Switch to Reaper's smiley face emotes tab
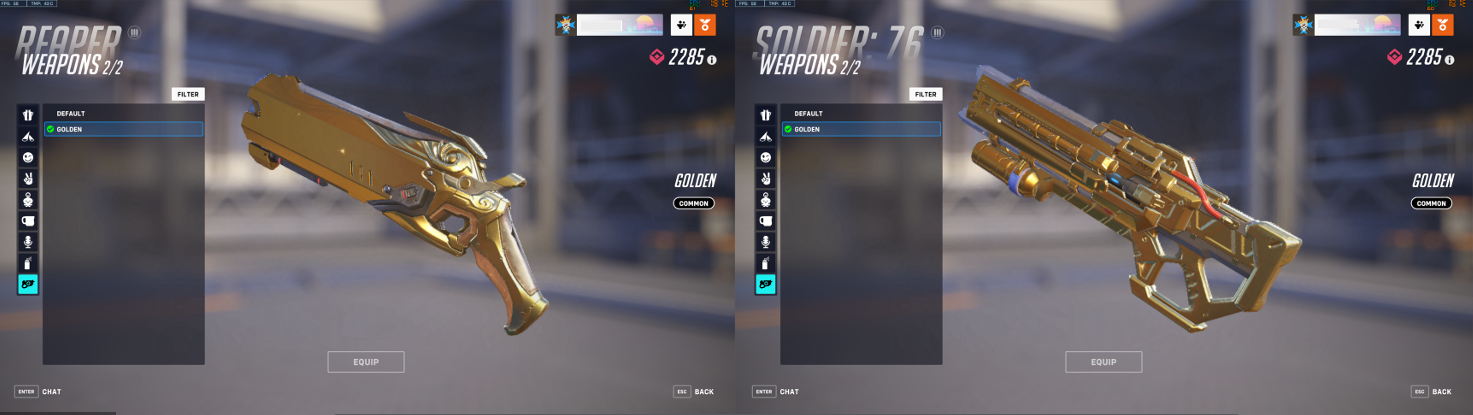This screenshot has width=1473, height=415. tap(28, 158)
